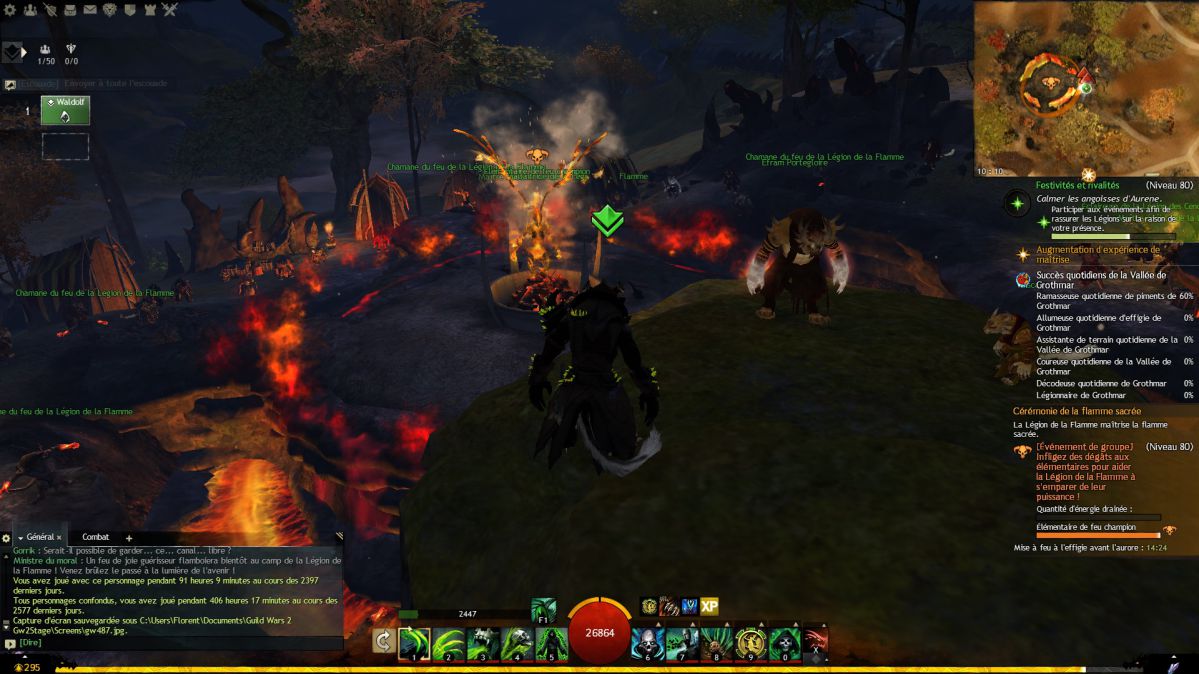Select the Cérémonie de la flamme sacrée event
The image size is (1199, 674).
(1077, 411)
